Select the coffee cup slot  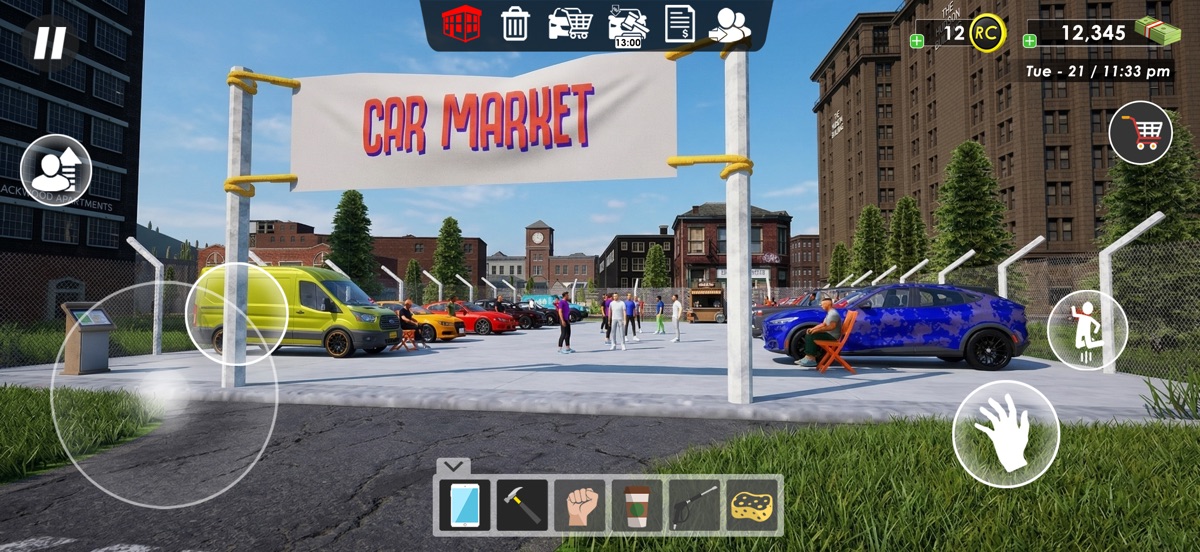click(x=637, y=505)
